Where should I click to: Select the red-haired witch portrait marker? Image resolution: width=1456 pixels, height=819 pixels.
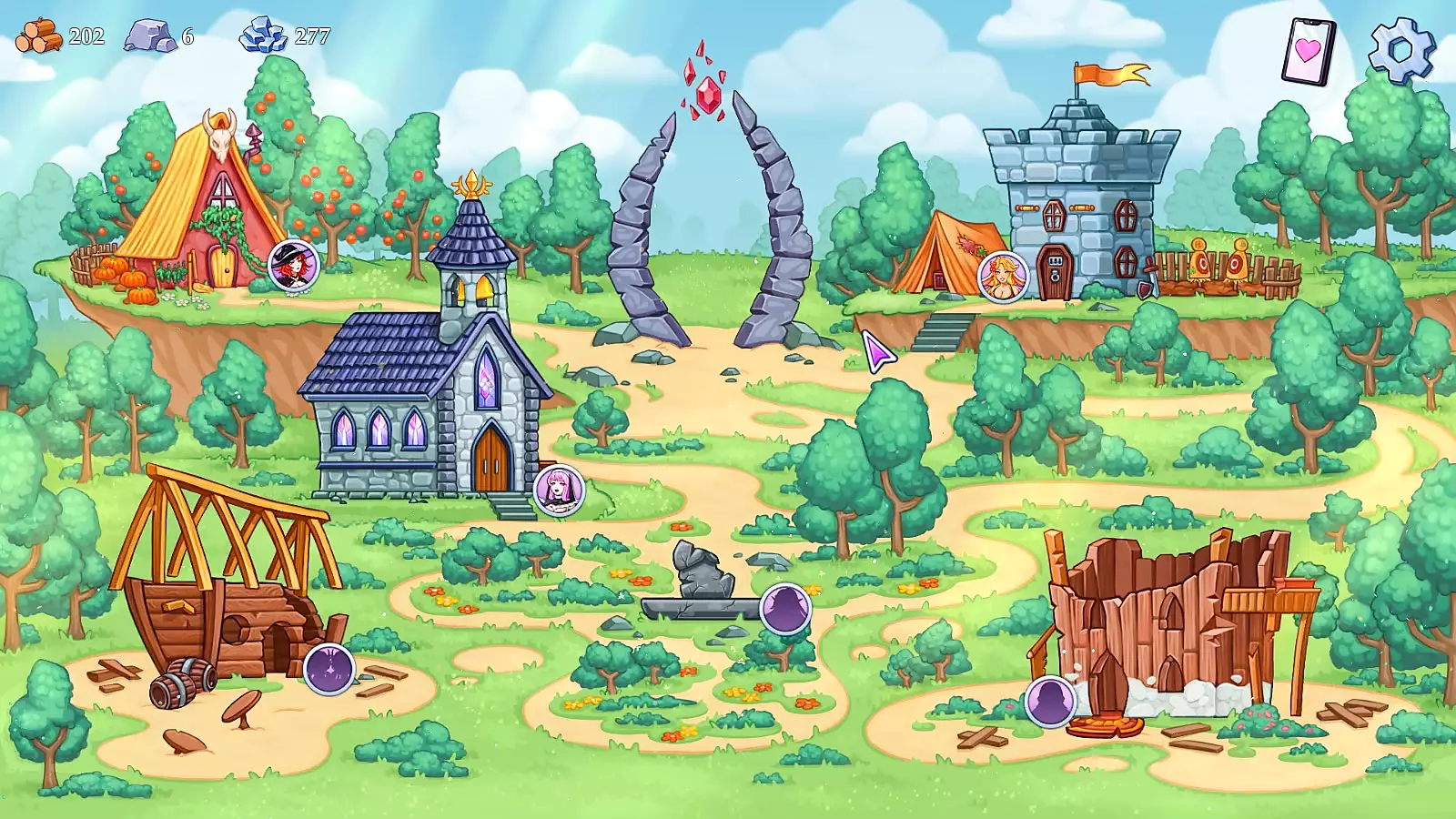[294, 266]
